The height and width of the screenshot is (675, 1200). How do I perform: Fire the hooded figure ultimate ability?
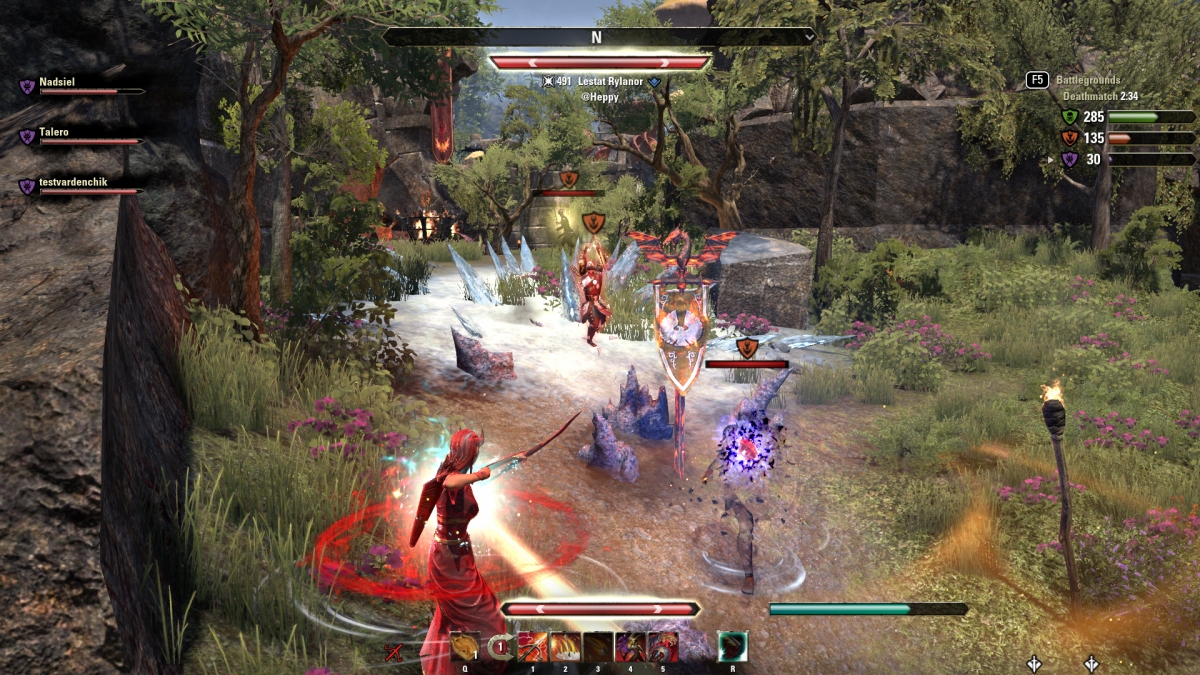(732, 647)
